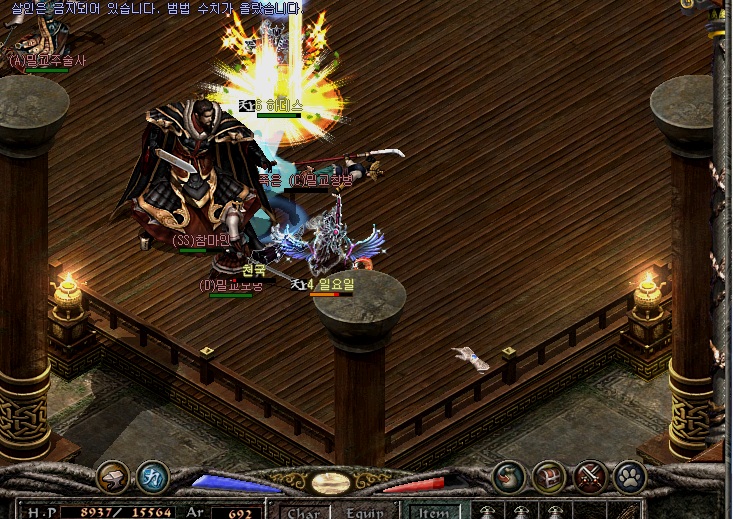Open the paw print pet icon

630,476
